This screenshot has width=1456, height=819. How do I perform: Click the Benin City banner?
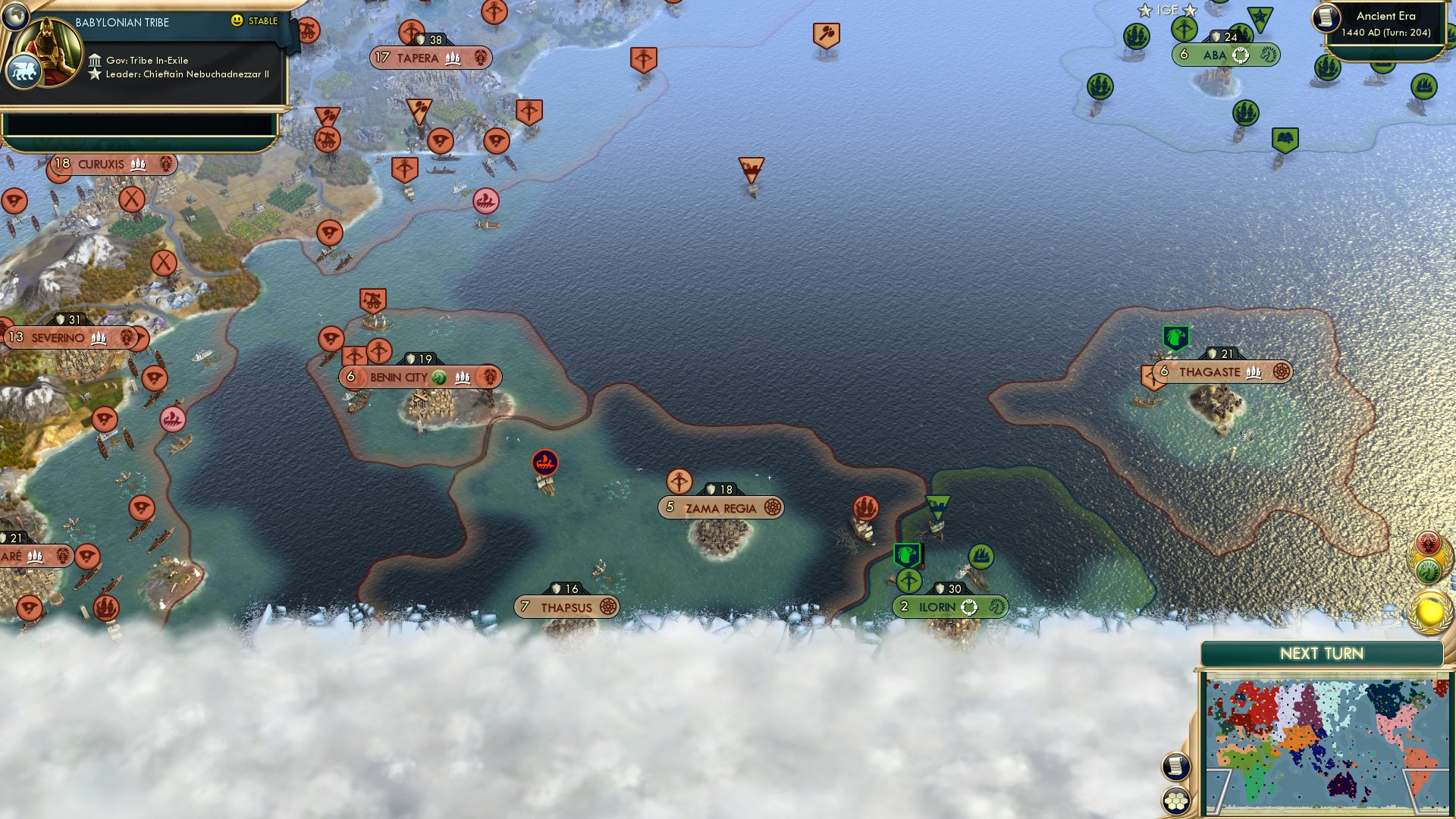(421, 375)
